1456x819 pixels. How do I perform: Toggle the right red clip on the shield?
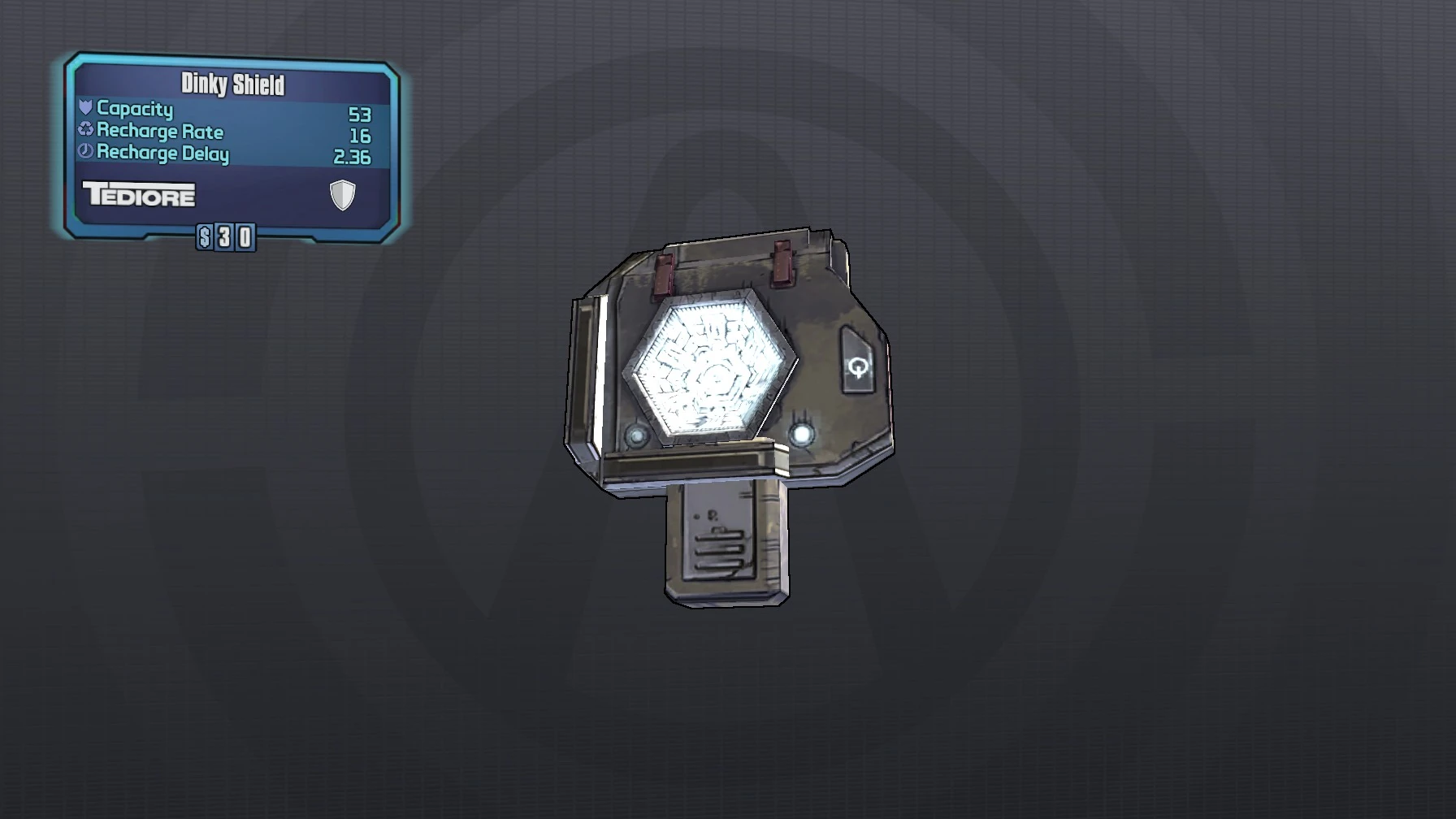tap(782, 264)
